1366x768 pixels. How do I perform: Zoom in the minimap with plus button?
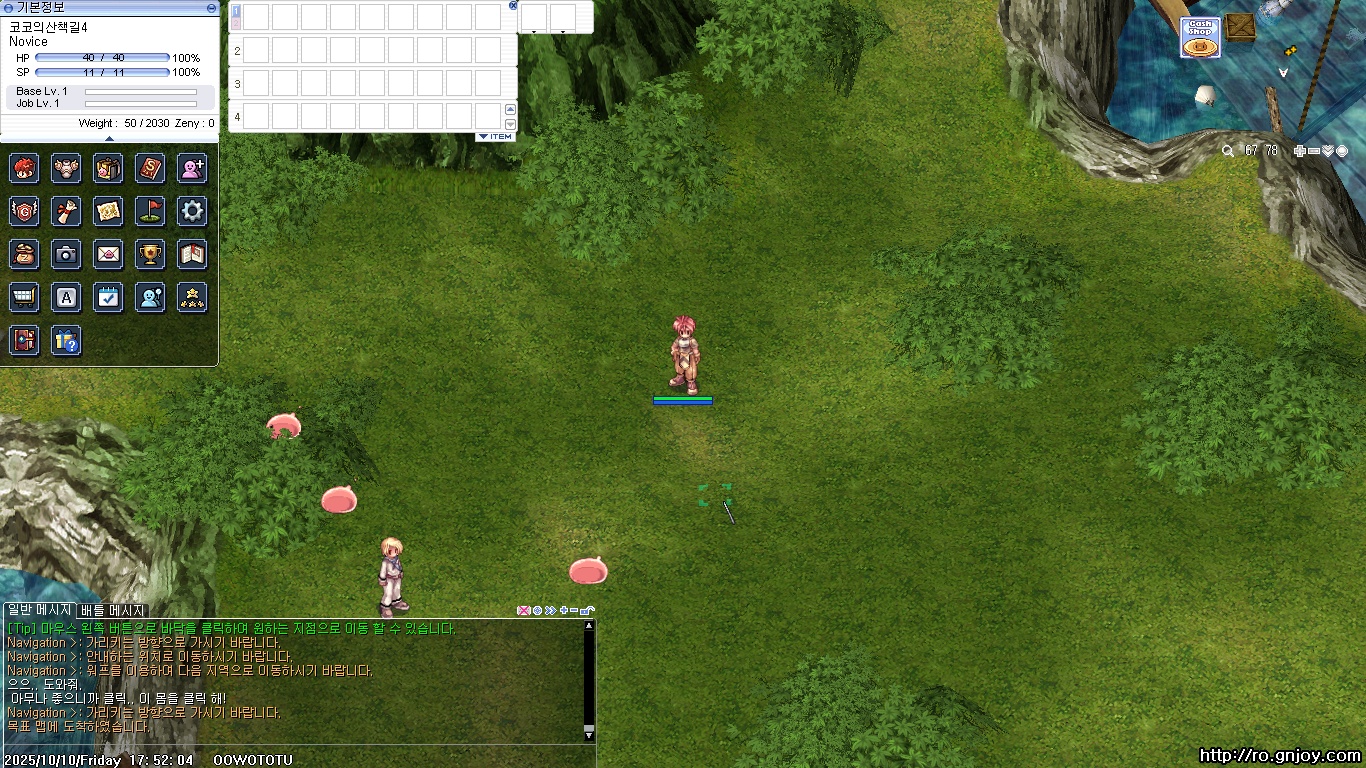click(1299, 151)
